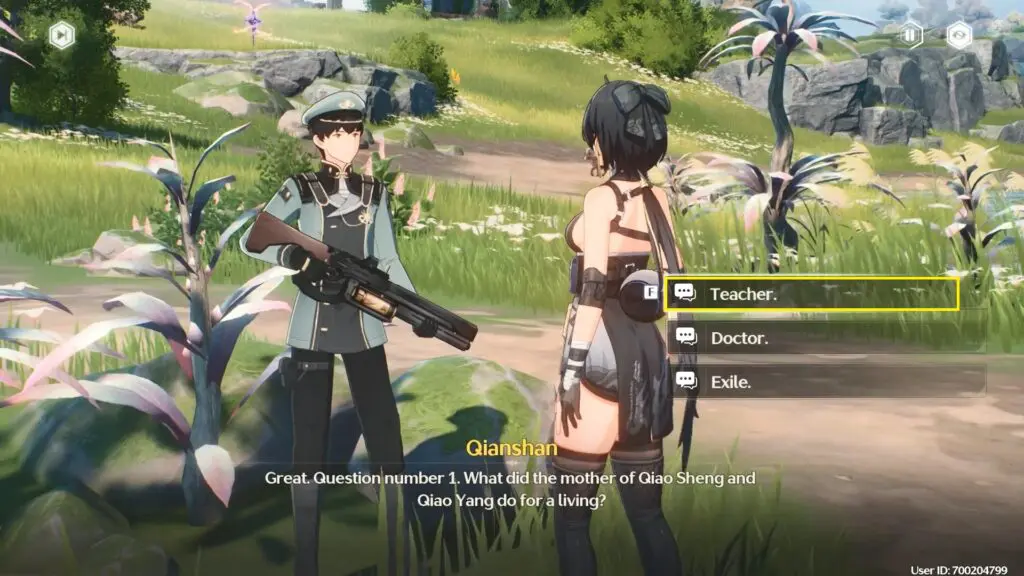The width and height of the screenshot is (1024, 576).
Task: Choose the "Teacher." dialogue reply
Action: [812, 294]
